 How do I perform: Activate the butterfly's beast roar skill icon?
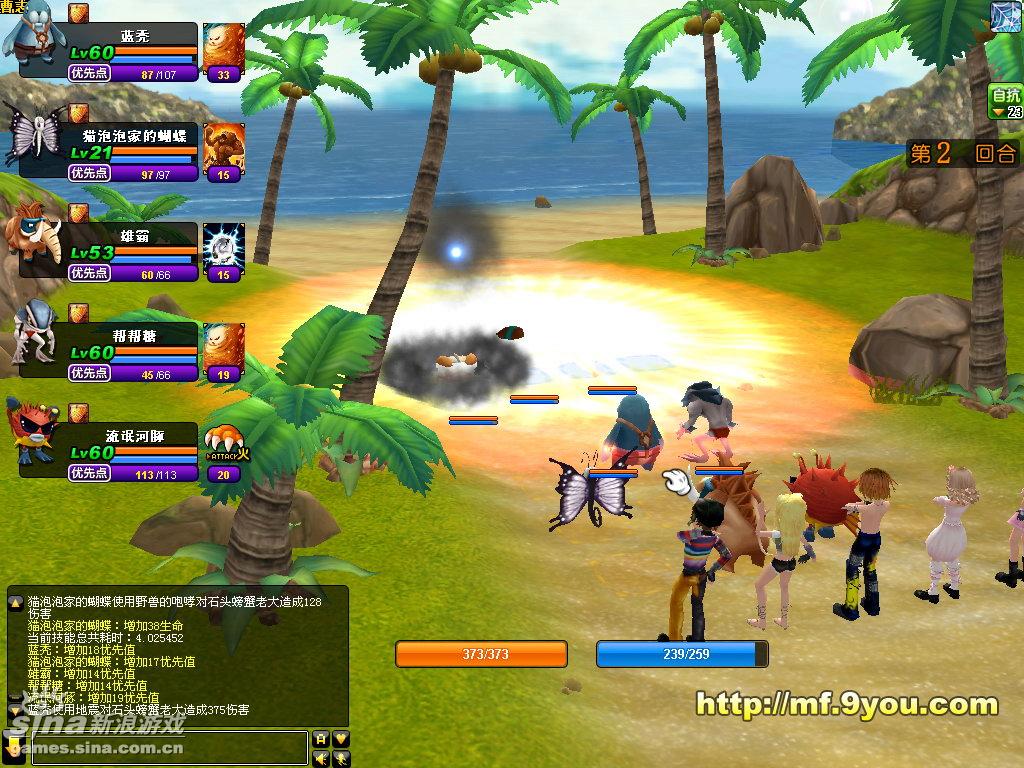click(223, 151)
